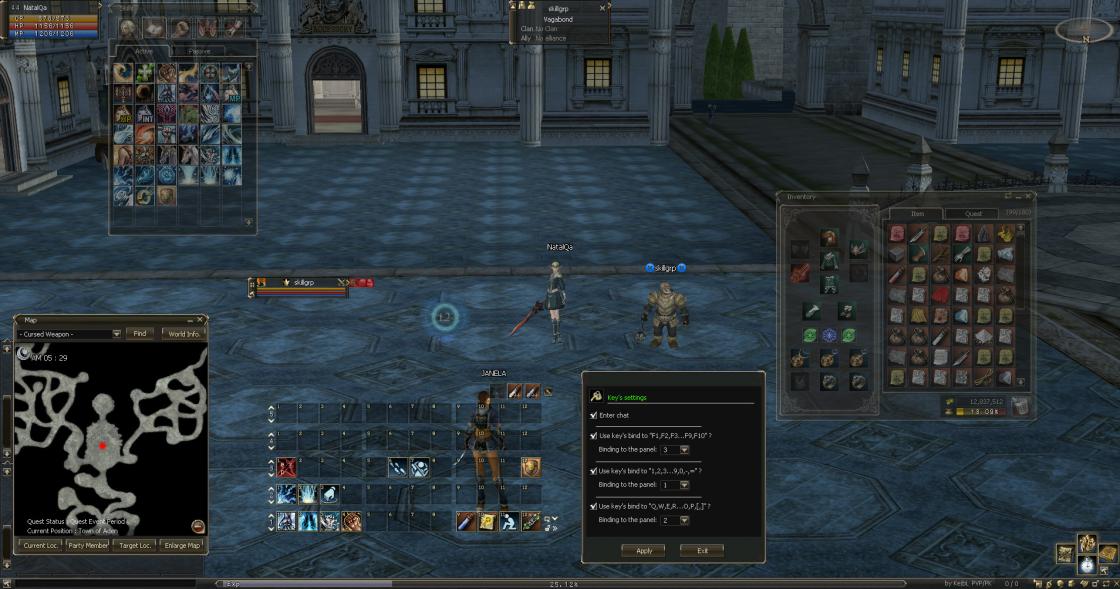Click the compass in the top corner

[1083, 30]
